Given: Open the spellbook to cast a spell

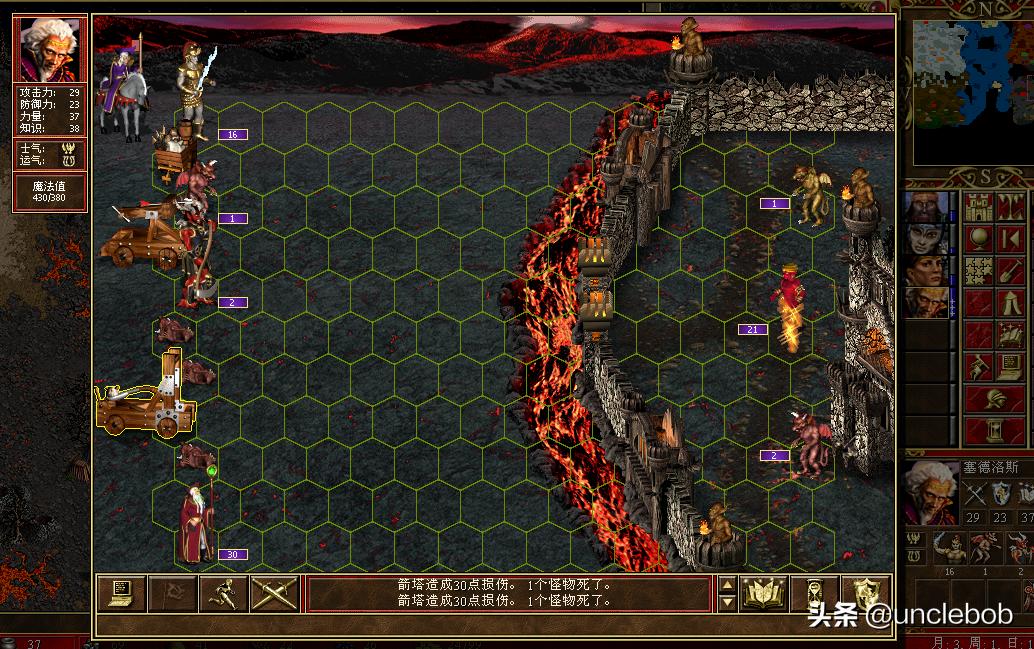Looking at the screenshot, I should (763, 594).
